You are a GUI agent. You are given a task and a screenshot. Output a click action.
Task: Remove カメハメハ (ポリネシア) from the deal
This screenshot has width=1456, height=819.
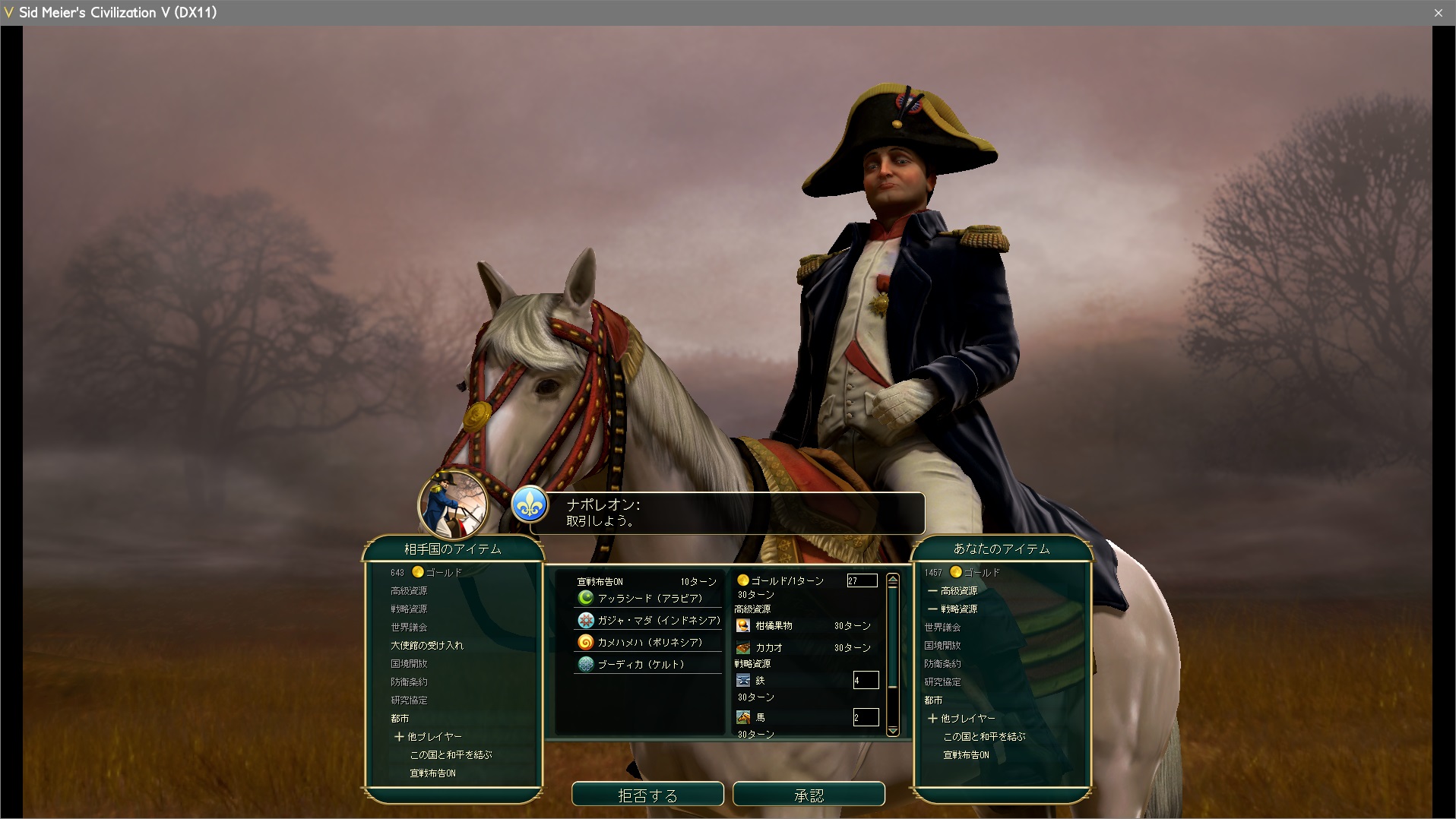(x=648, y=642)
